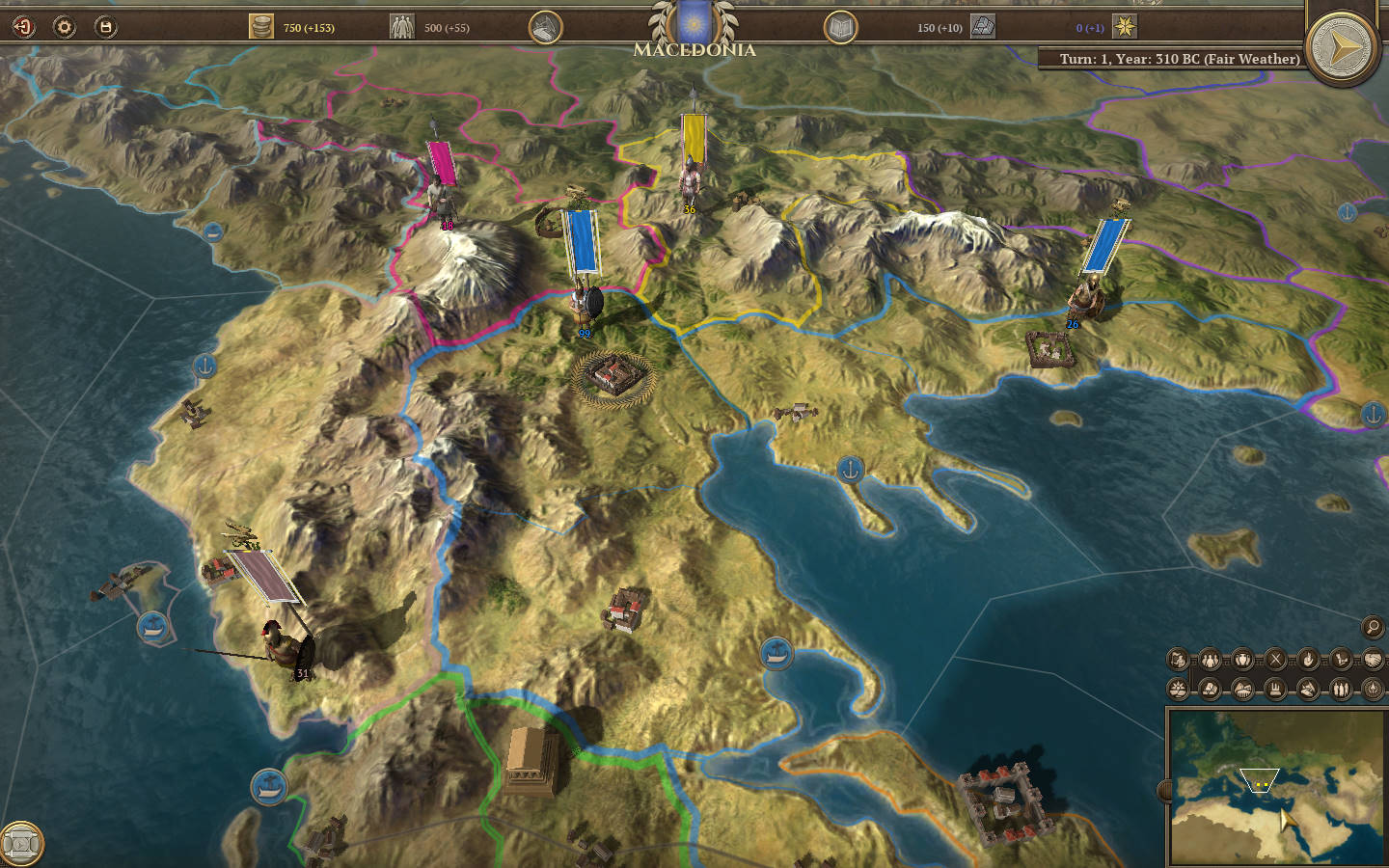Toggle the flame hand map overlay

click(1308, 660)
